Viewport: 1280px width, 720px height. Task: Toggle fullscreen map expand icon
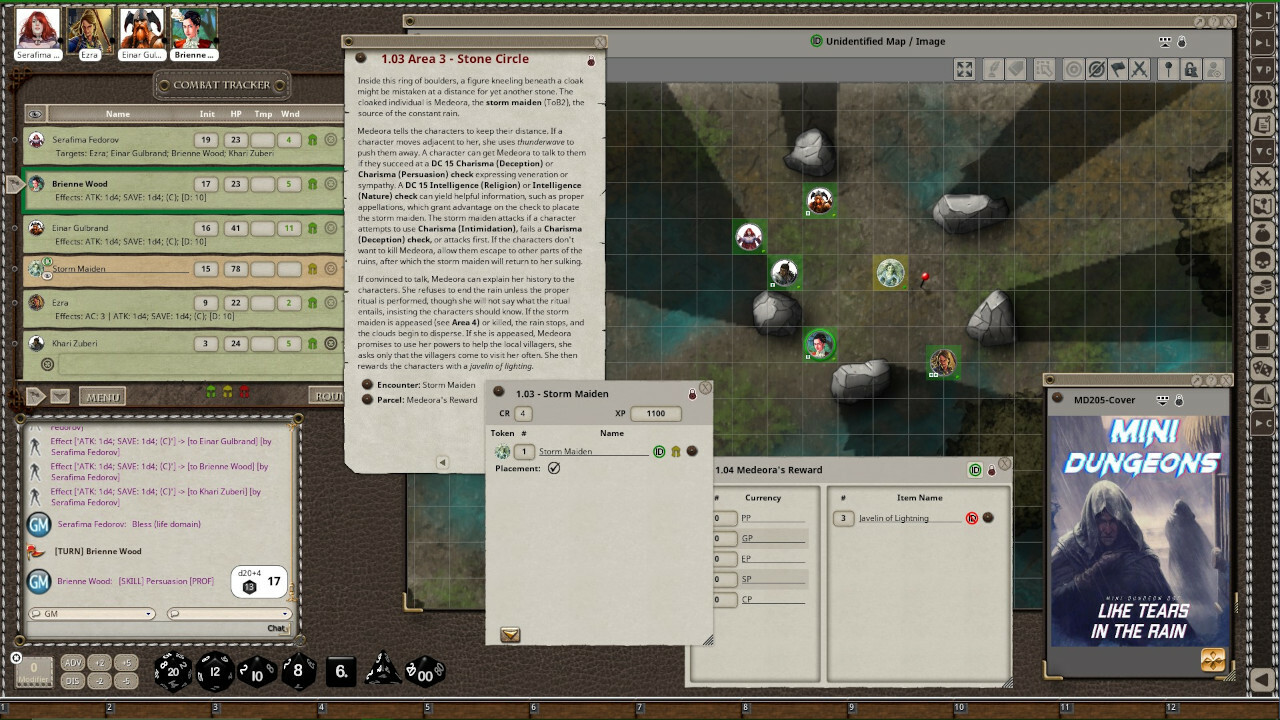pos(964,69)
